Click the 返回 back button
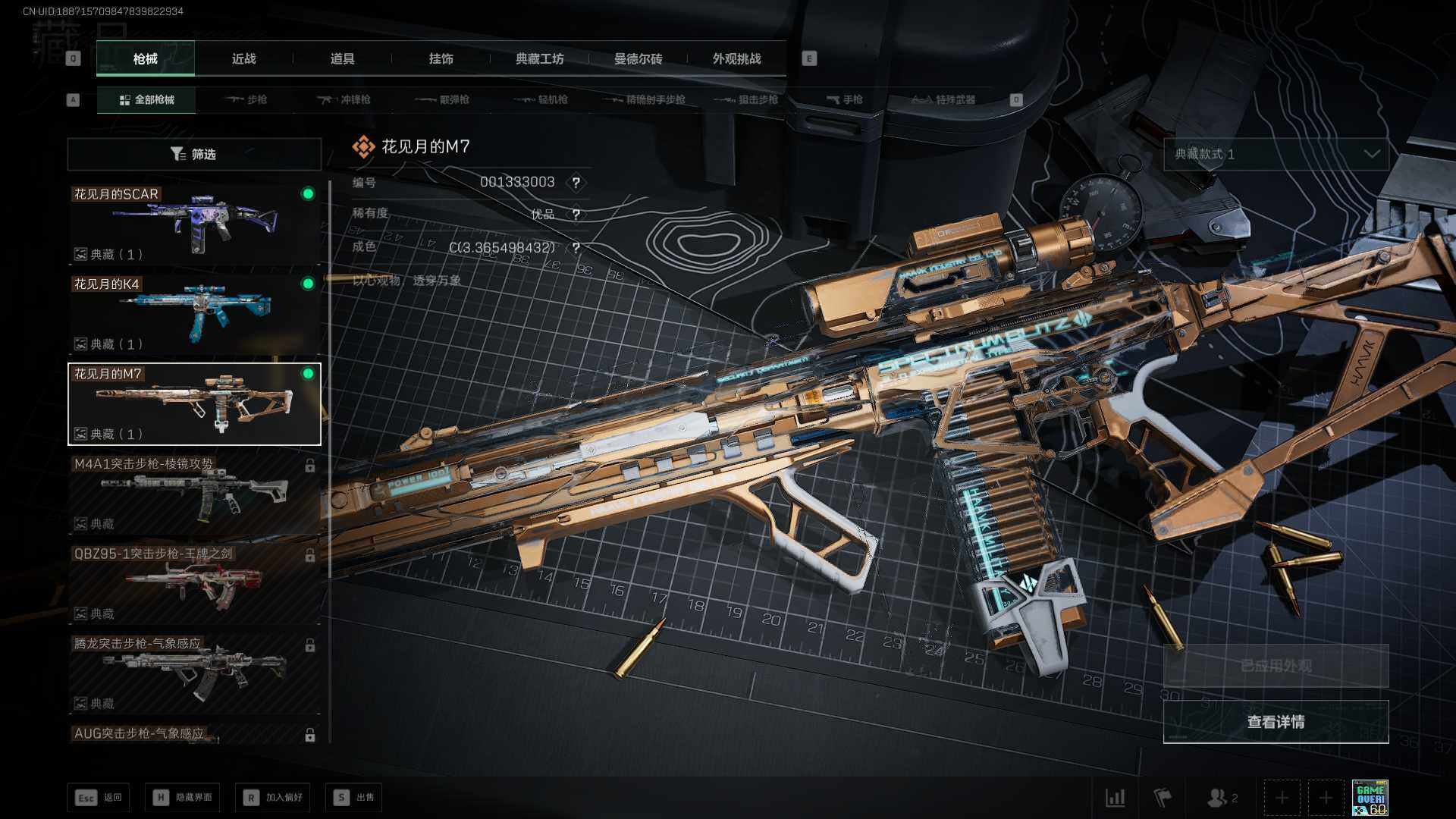The width and height of the screenshot is (1456, 819). [99, 798]
